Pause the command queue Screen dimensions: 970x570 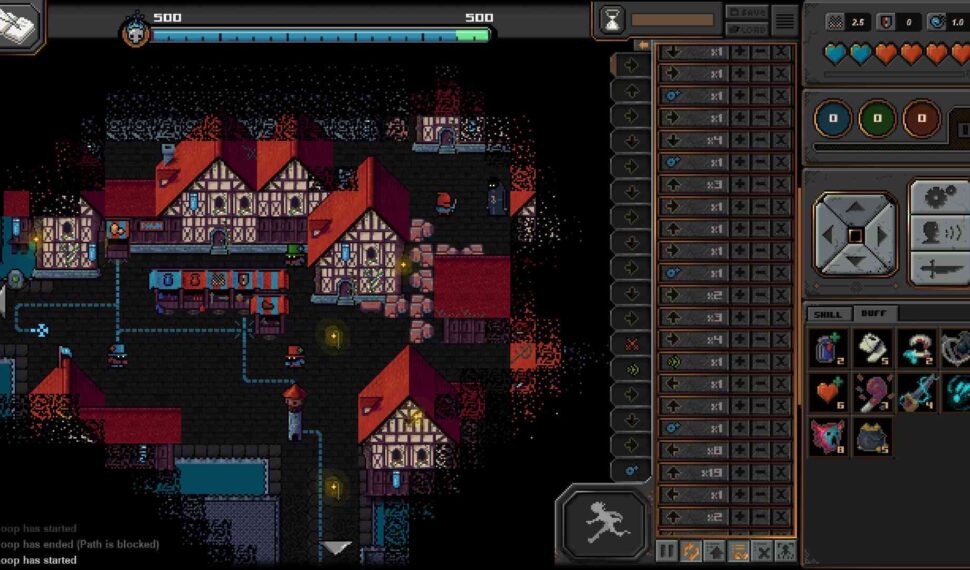(x=667, y=551)
